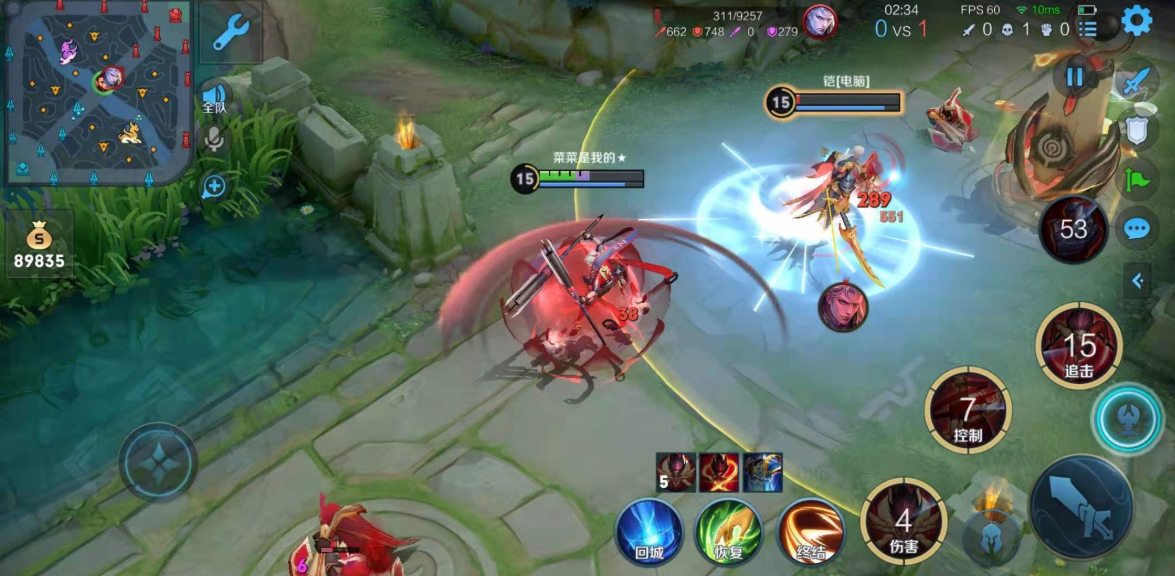
Task: Open the settings gear menu
Action: tap(1136, 21)
